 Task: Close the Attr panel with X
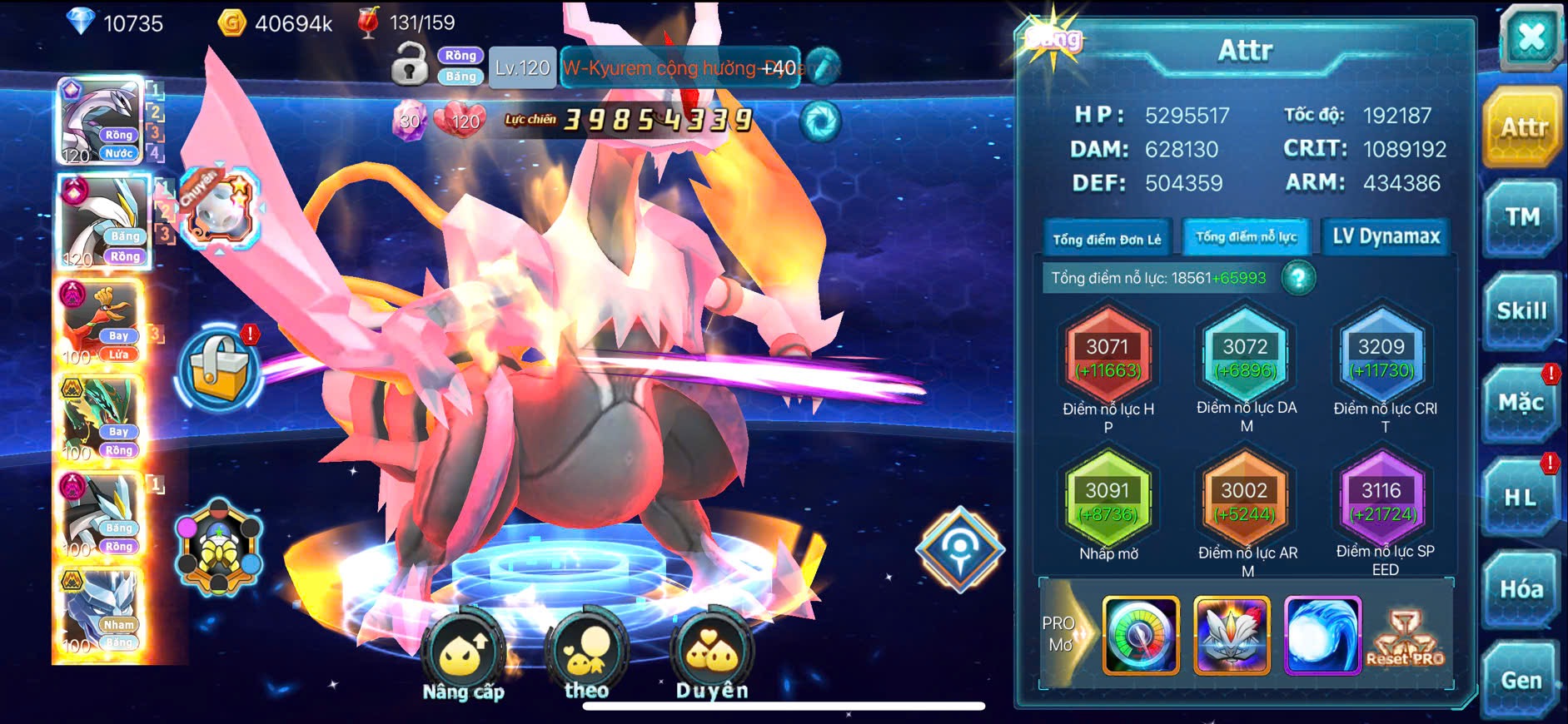(x=1531, y=37)
